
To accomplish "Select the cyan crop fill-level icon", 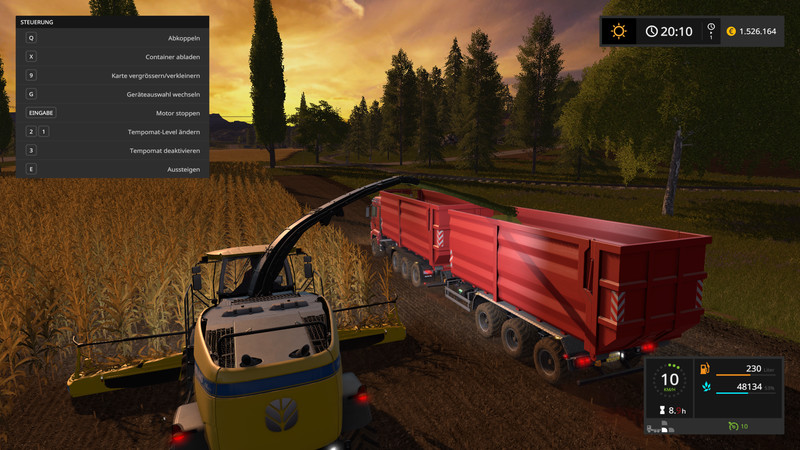I will point(705,386).
